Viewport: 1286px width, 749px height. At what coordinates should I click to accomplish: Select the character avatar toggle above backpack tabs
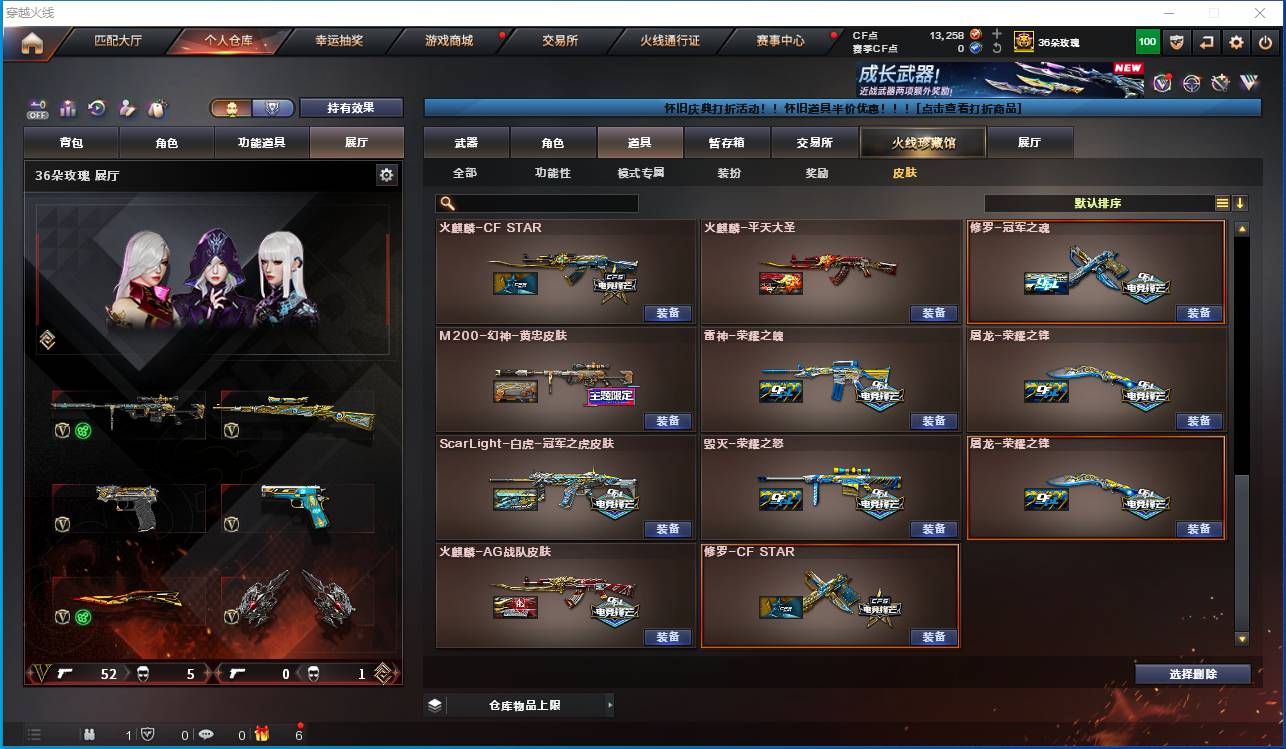point(232,108)
